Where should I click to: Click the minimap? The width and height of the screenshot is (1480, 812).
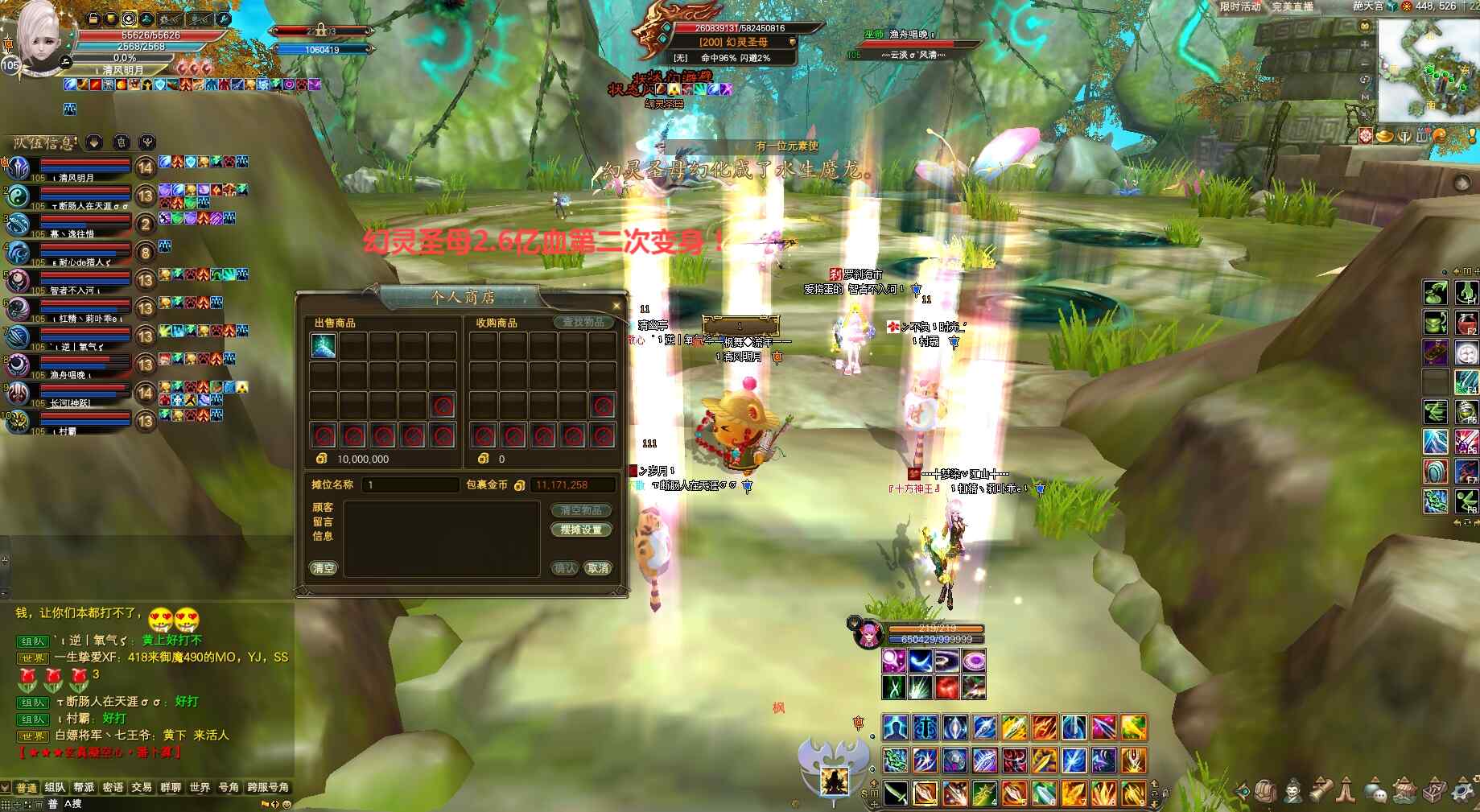1428,71
